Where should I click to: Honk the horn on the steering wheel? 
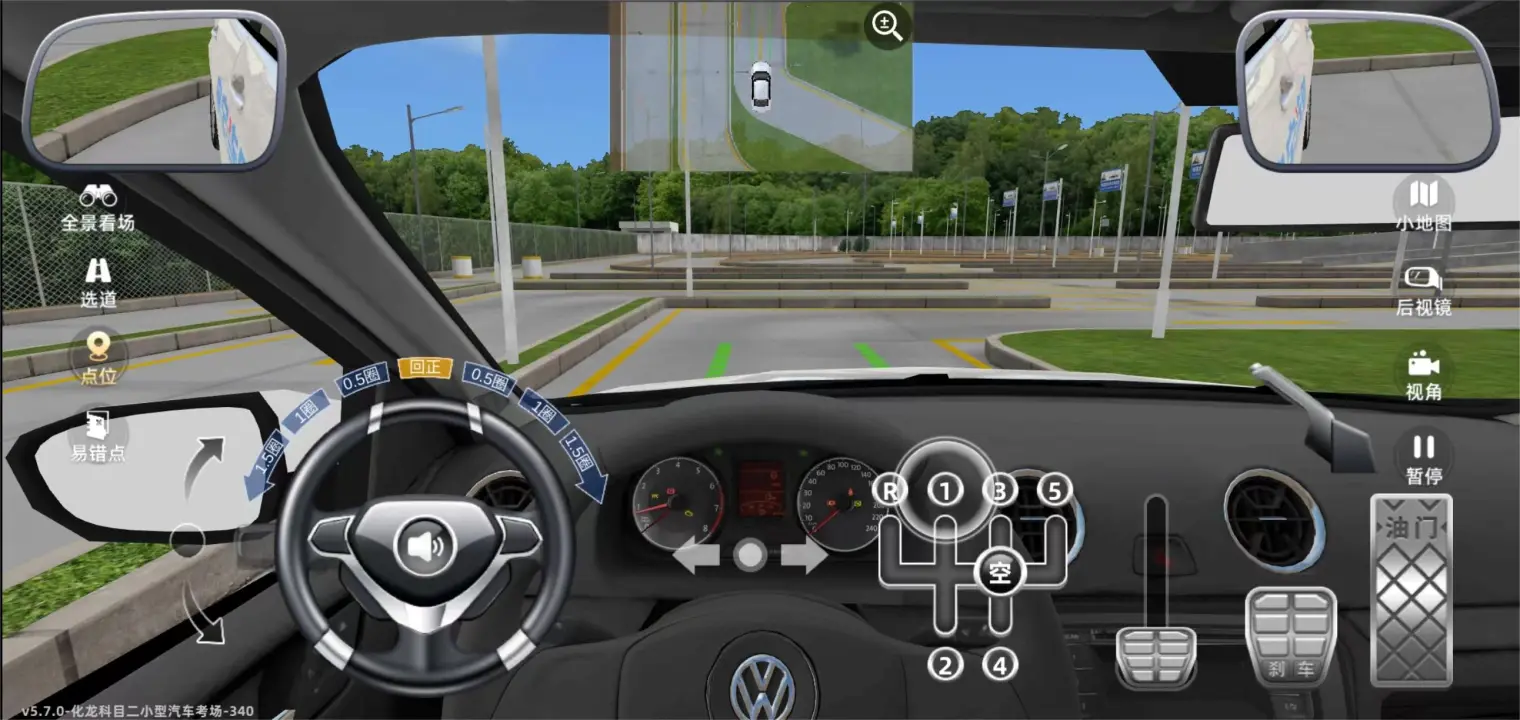[425, 547]
